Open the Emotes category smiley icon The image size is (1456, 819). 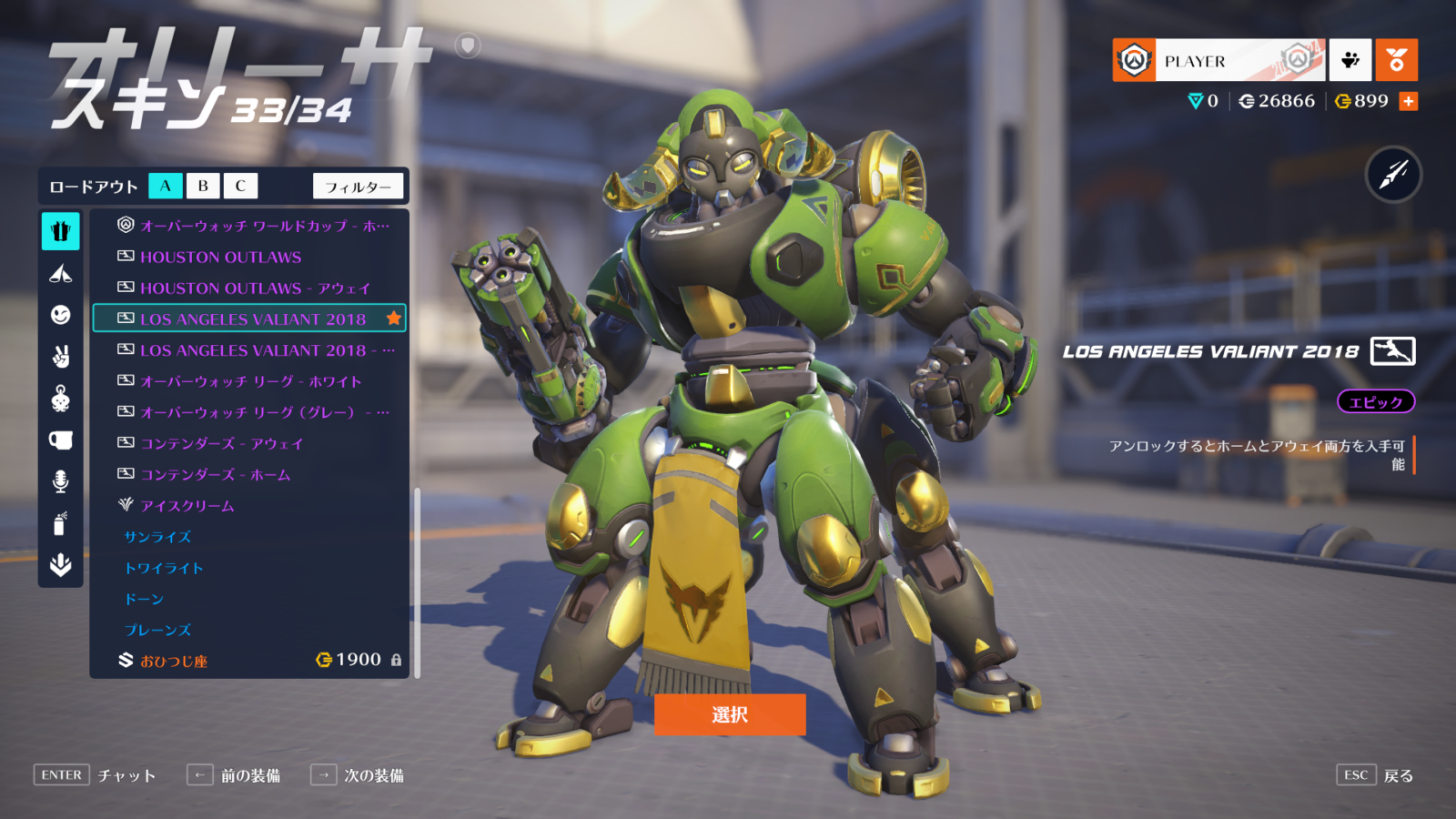point(60,314)
